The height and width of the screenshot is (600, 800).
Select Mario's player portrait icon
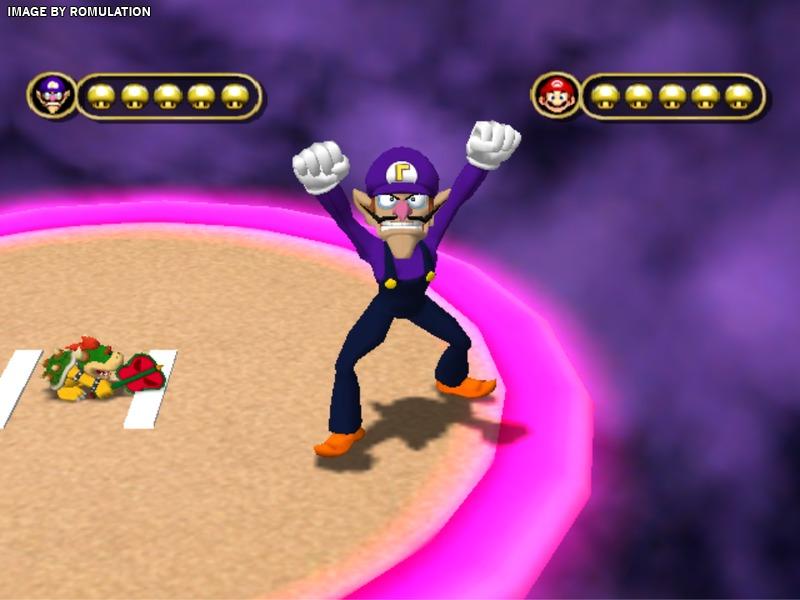click(556, 96)
